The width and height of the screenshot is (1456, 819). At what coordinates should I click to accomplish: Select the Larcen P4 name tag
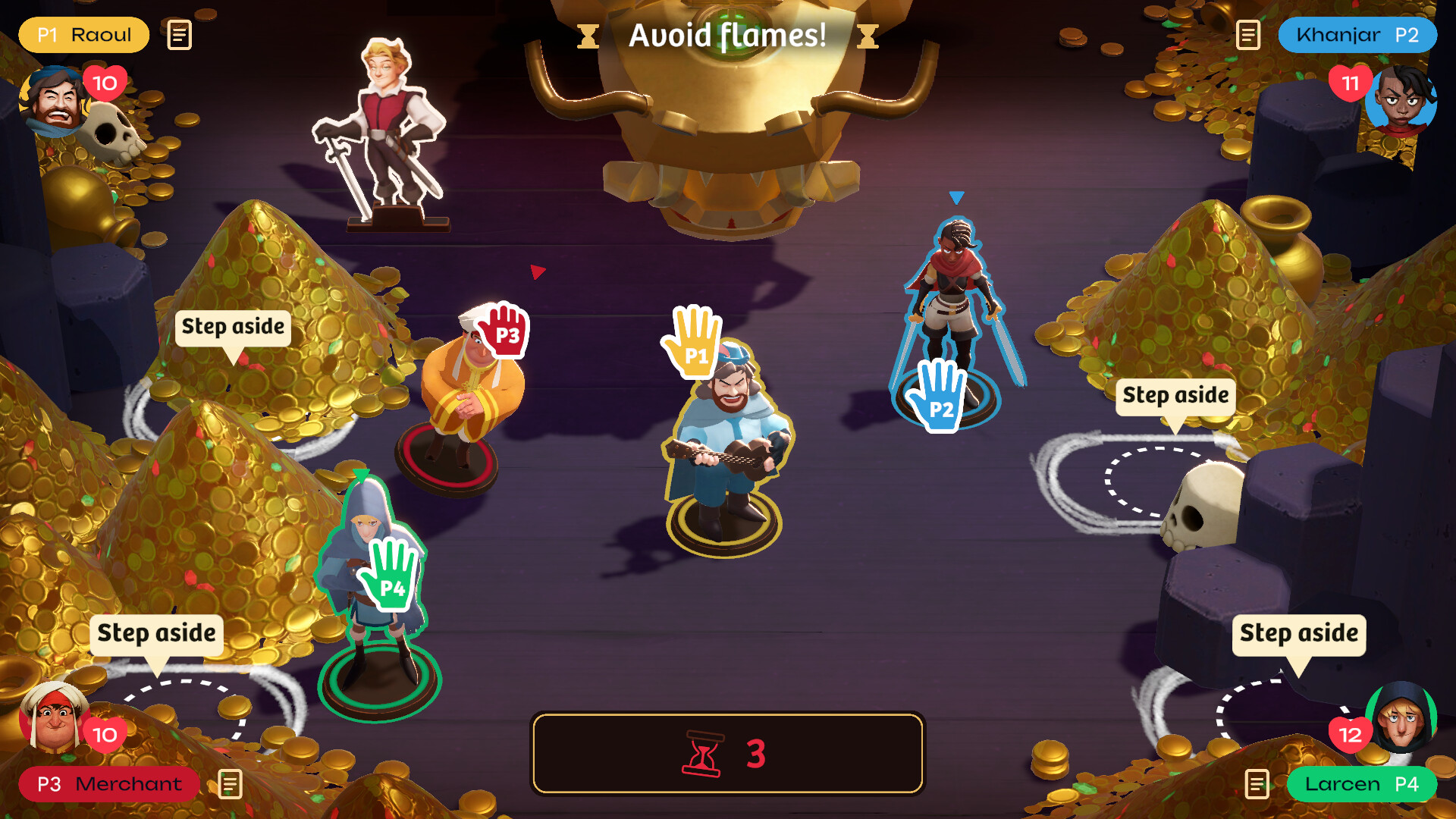tap(1361, 784)
